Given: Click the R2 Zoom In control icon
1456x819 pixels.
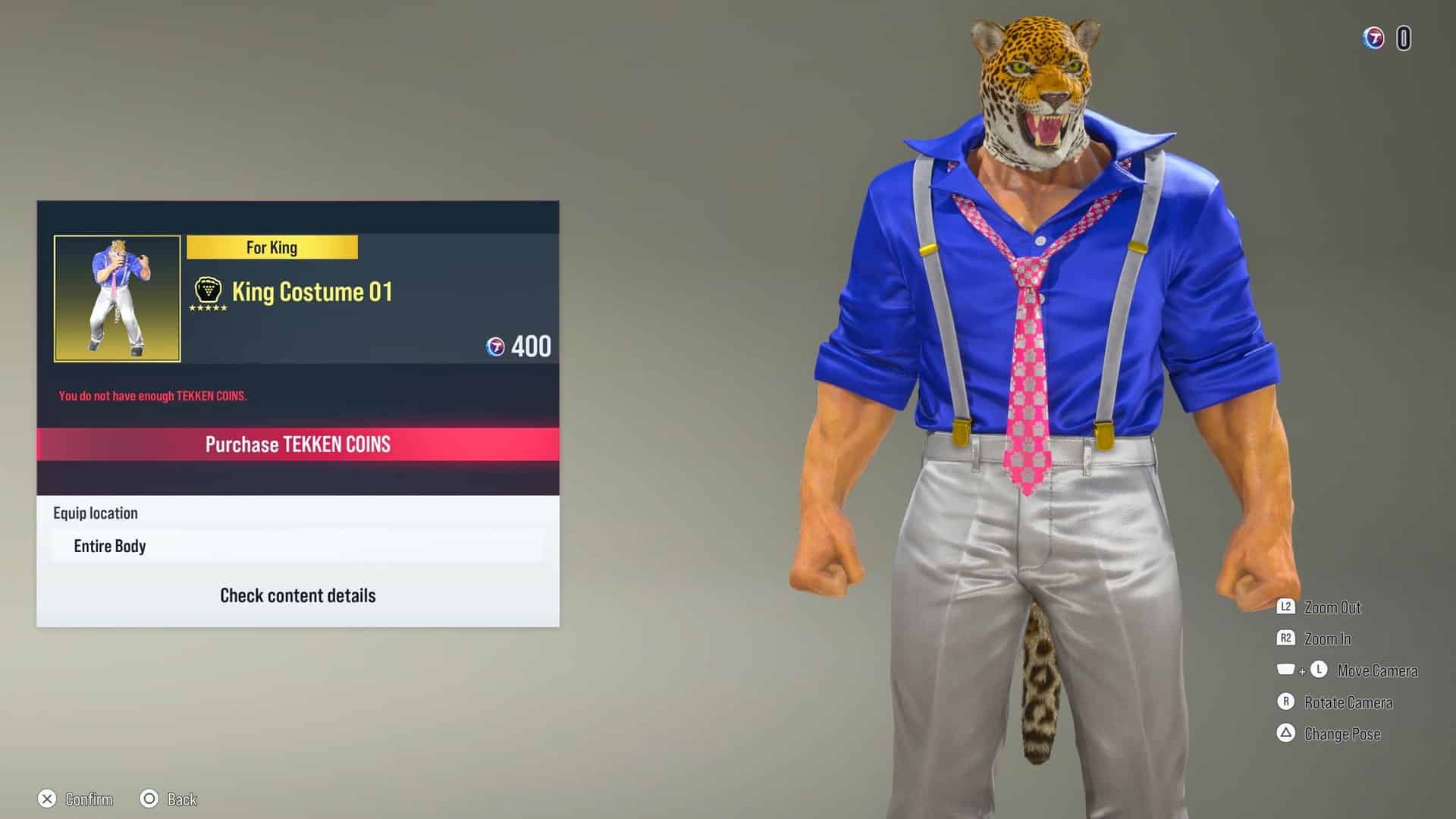Looking at the screenshot, I should click(x=1285, y=639).
